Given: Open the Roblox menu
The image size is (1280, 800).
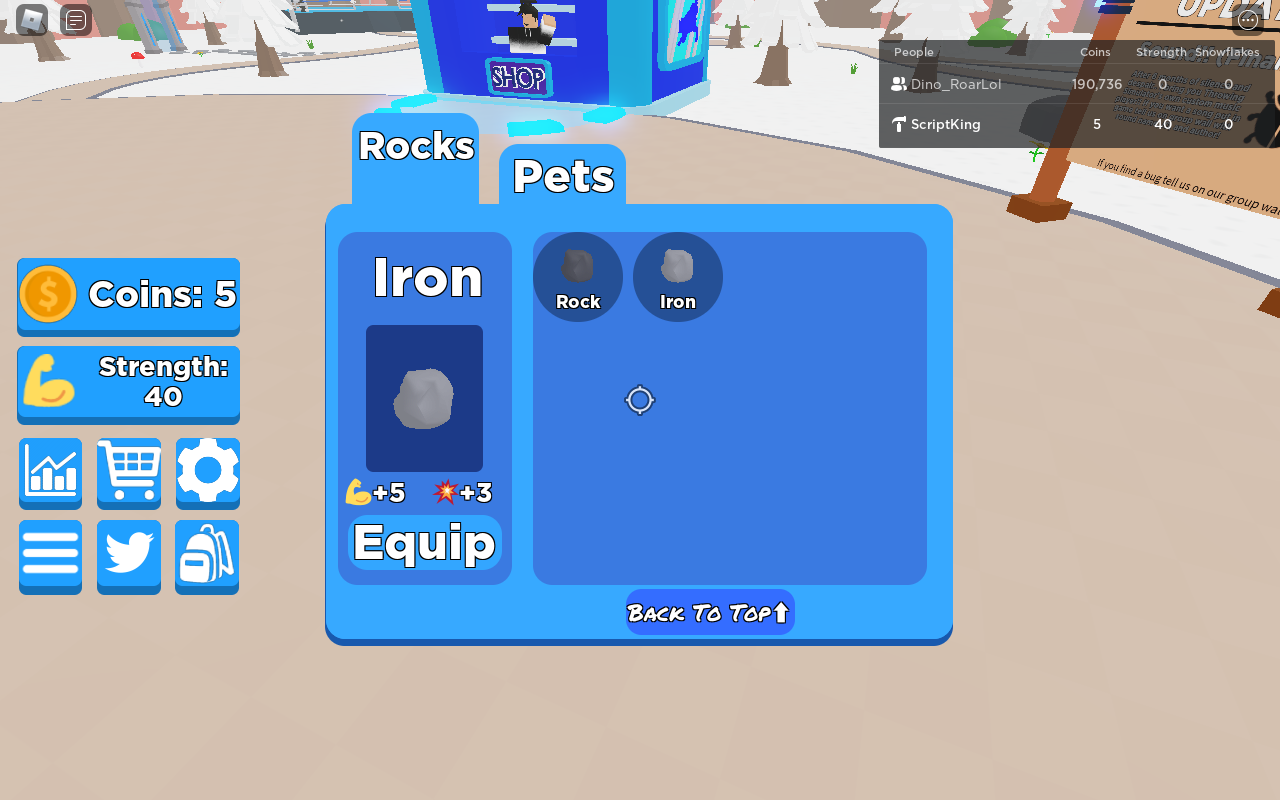Looking at the screenshot, I should coord(30,19).
